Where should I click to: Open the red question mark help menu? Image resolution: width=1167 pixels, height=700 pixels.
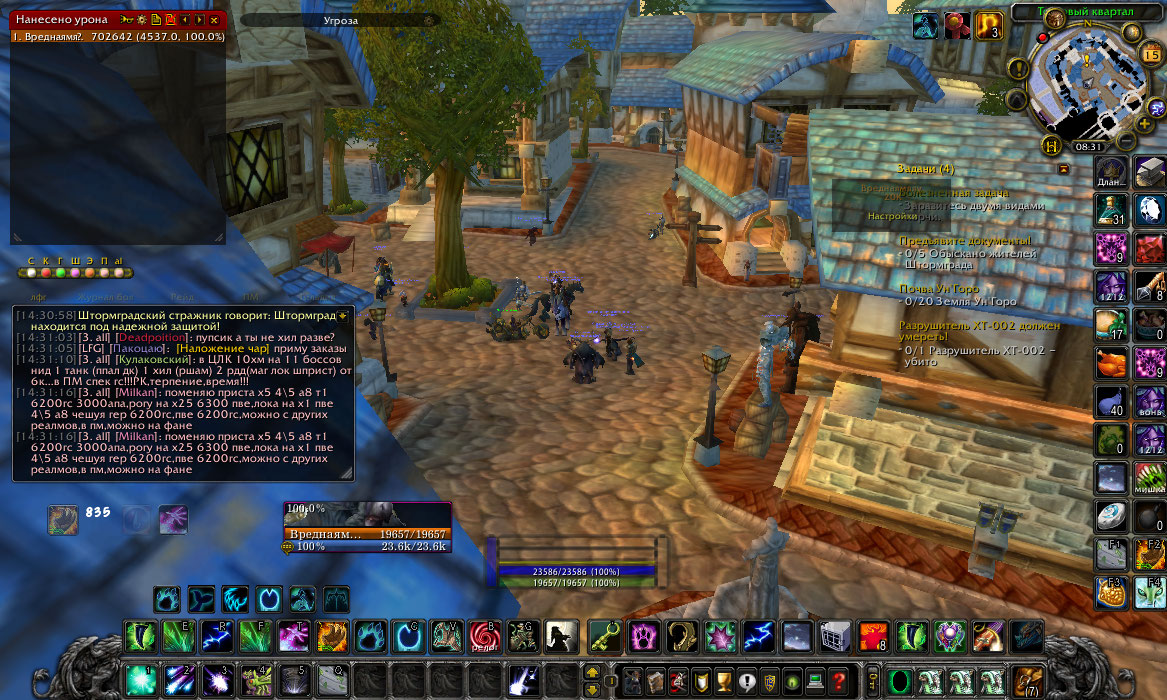click(x=838, y=680)
